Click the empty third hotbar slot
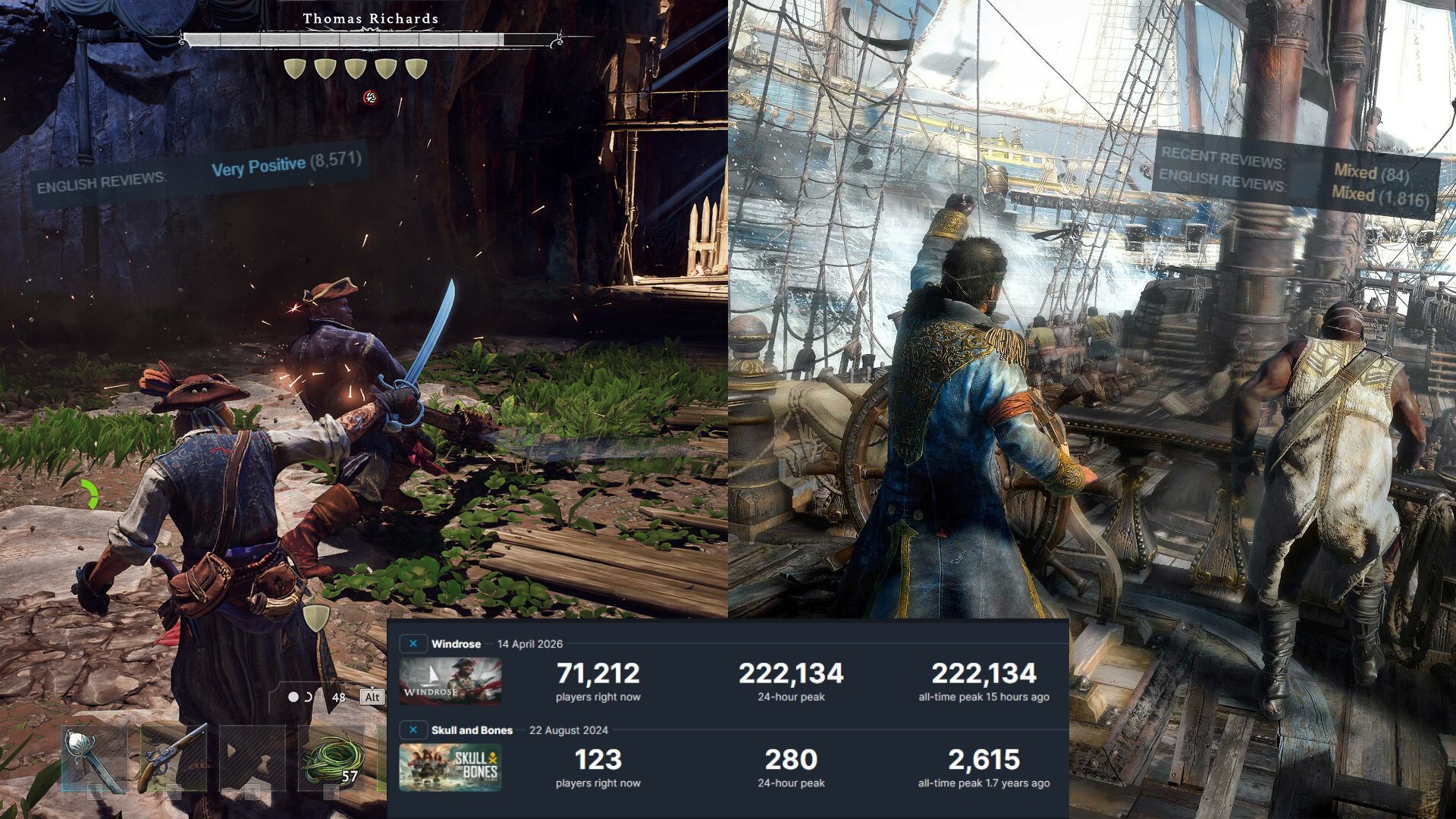 point(252,758)
